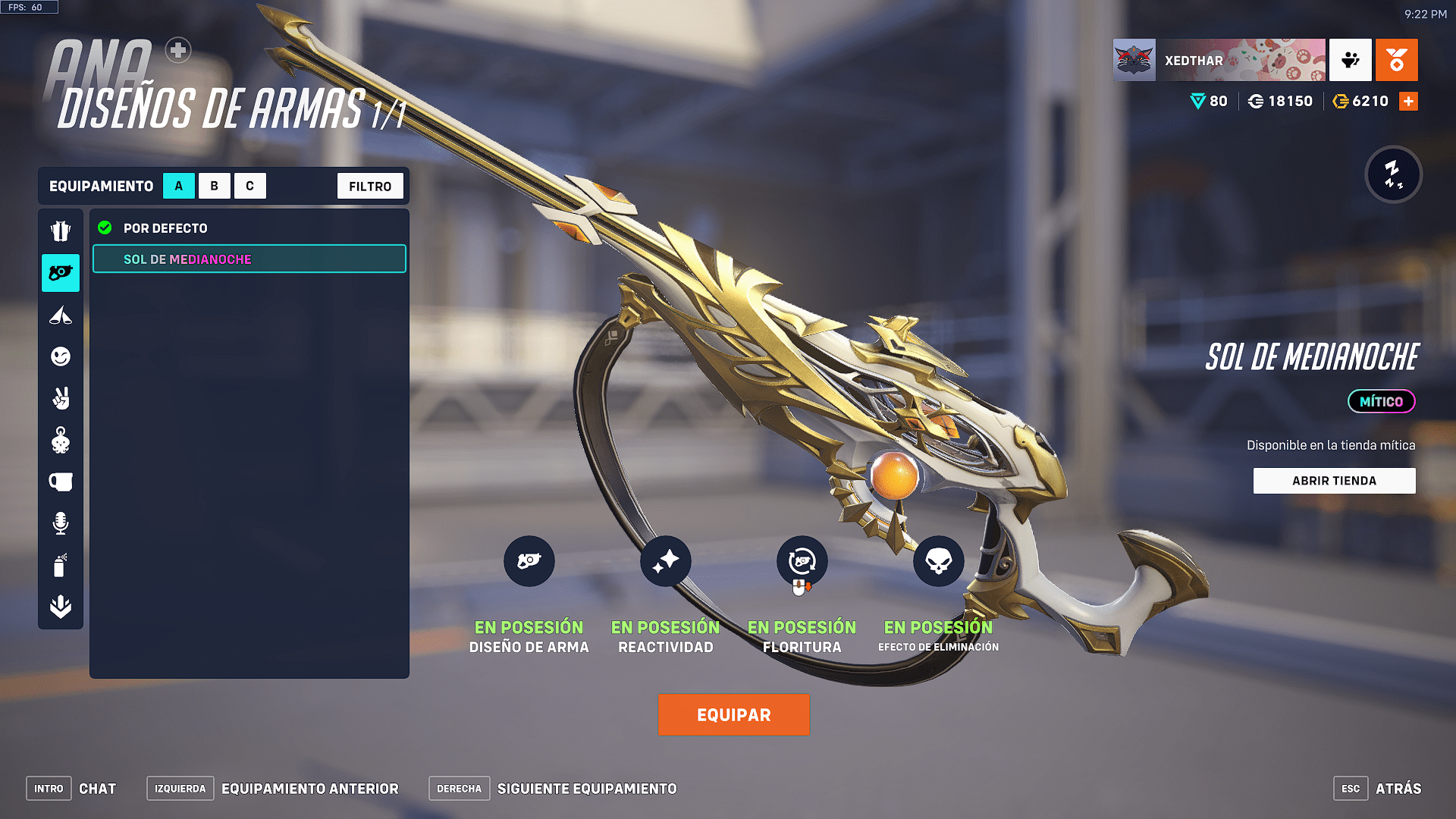
Task: Select equipment loadout A
Action: (179, 187)
